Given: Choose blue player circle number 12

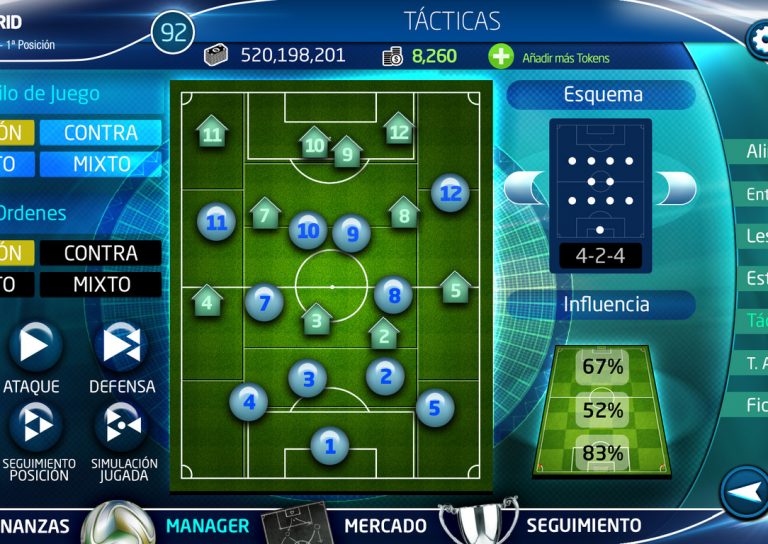Looking at the screenshot, I should [450, 193].
